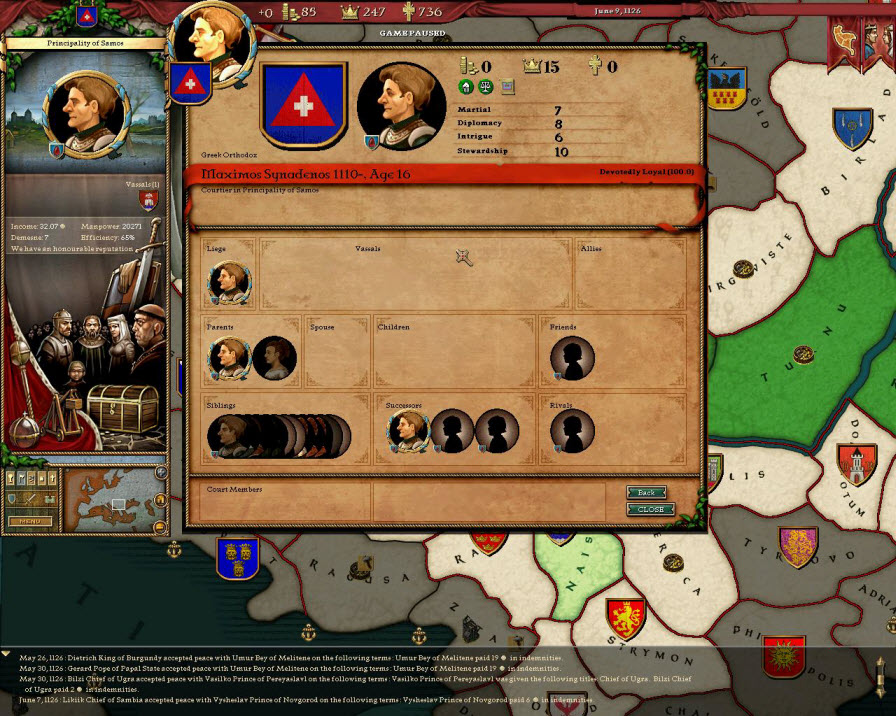Click the gold minus button by minimap

tap(160, 525)
